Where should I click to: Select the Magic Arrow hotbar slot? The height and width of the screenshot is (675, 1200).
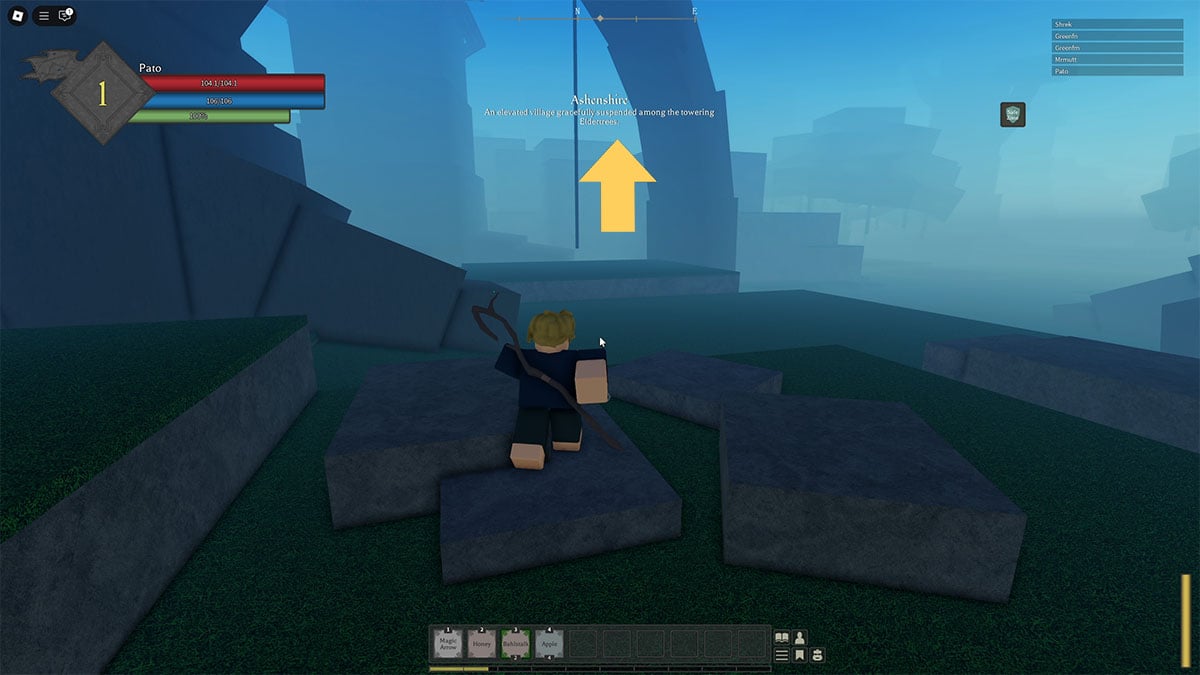[447, 644]
